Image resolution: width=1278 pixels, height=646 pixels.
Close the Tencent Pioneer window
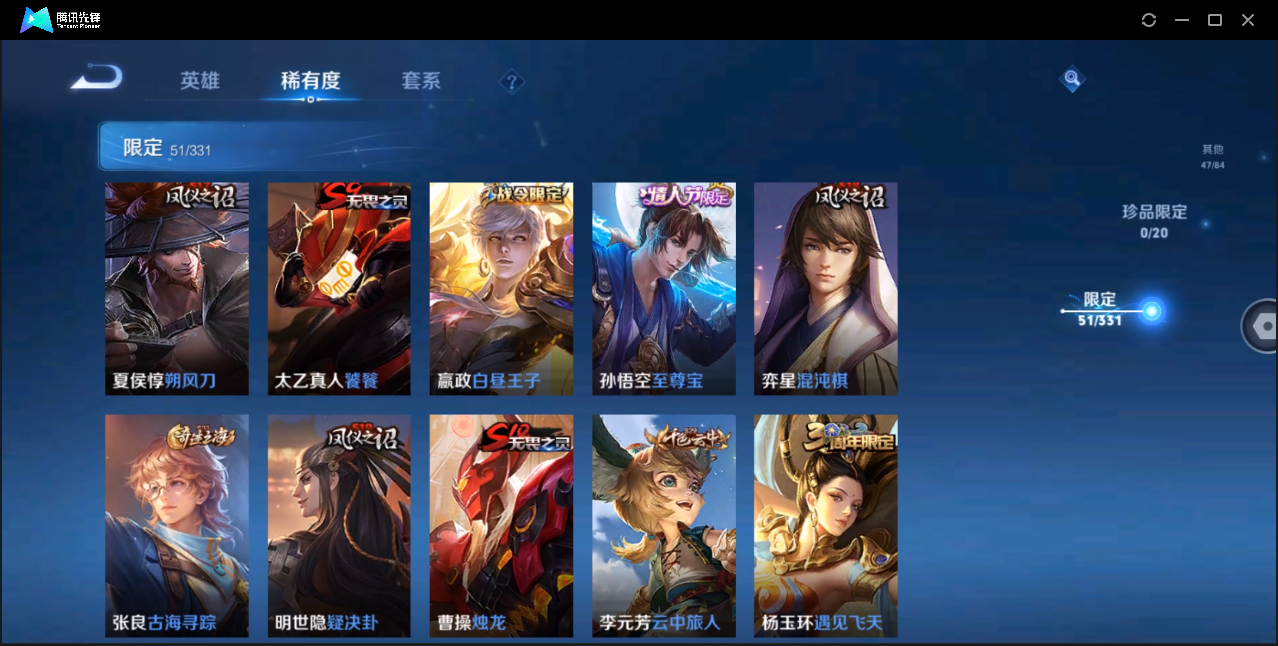click(x=1248, y=20)
